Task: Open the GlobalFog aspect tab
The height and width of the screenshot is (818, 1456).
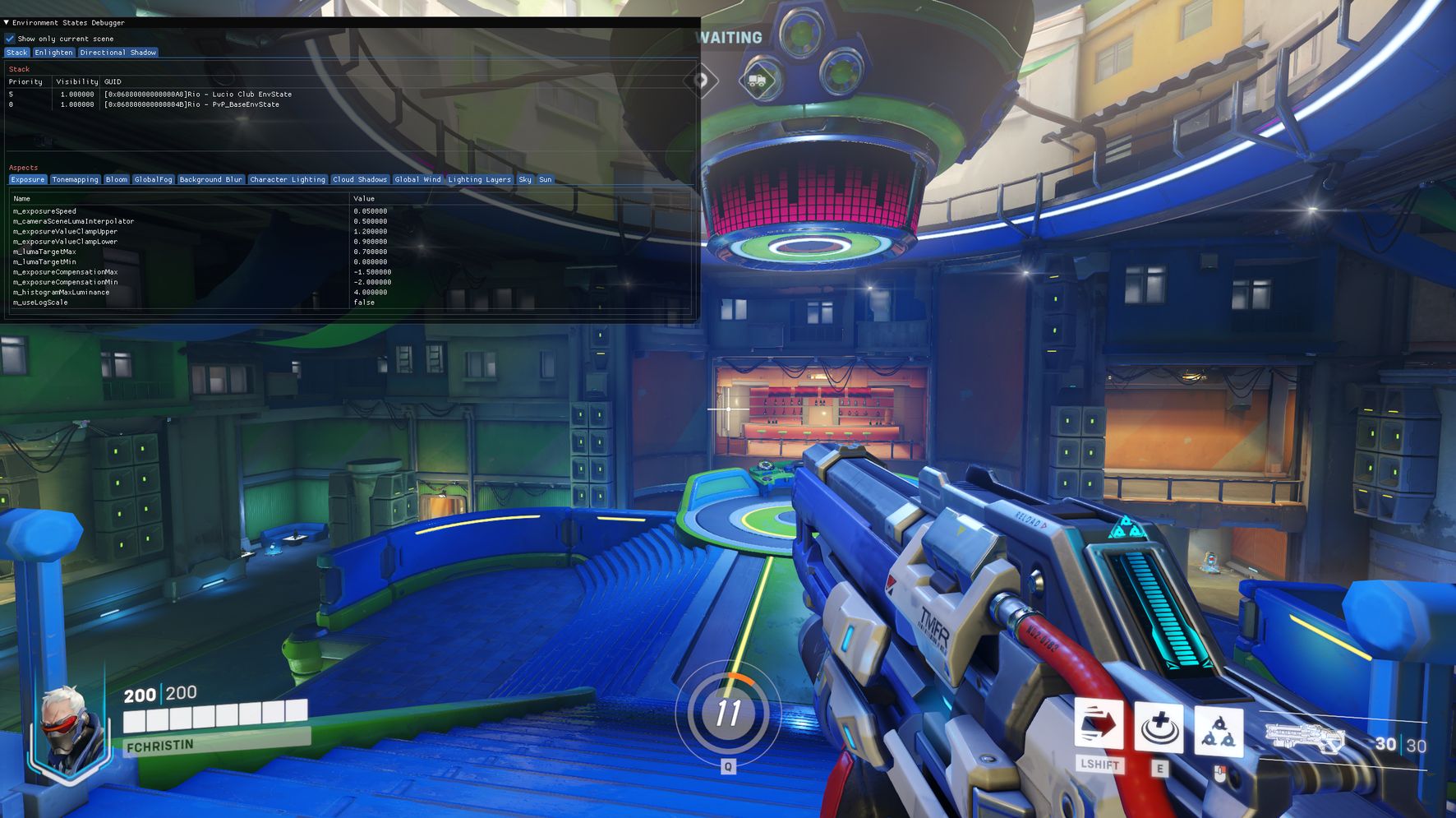Action: coord(153,179)
